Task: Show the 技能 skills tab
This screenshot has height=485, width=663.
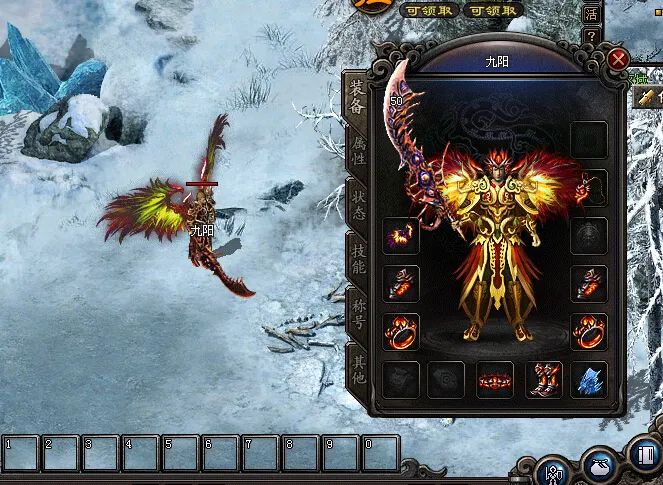Action: click(356, 258)
